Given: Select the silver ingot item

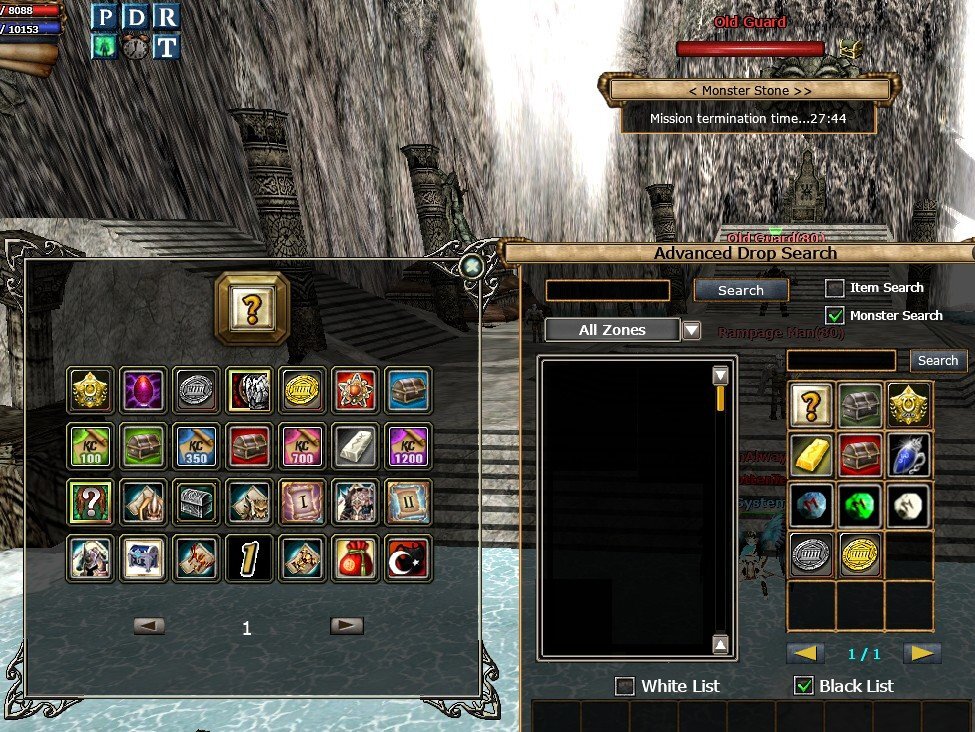Looking at the screenshot, I should coord(355,445).
